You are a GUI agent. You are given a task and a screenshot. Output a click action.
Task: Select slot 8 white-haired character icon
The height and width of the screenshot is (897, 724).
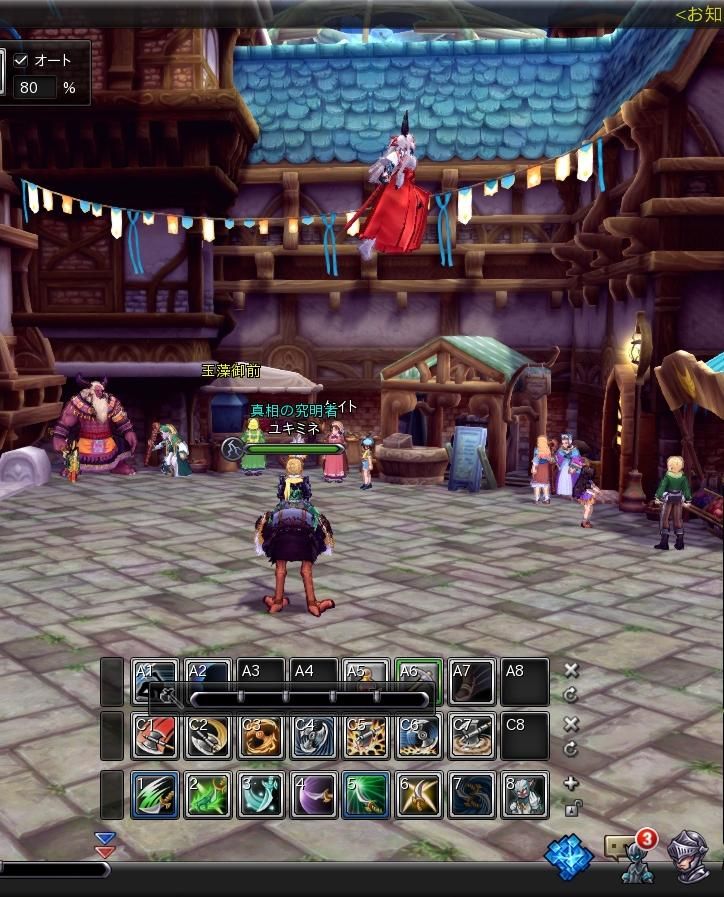tap(525, 795)
